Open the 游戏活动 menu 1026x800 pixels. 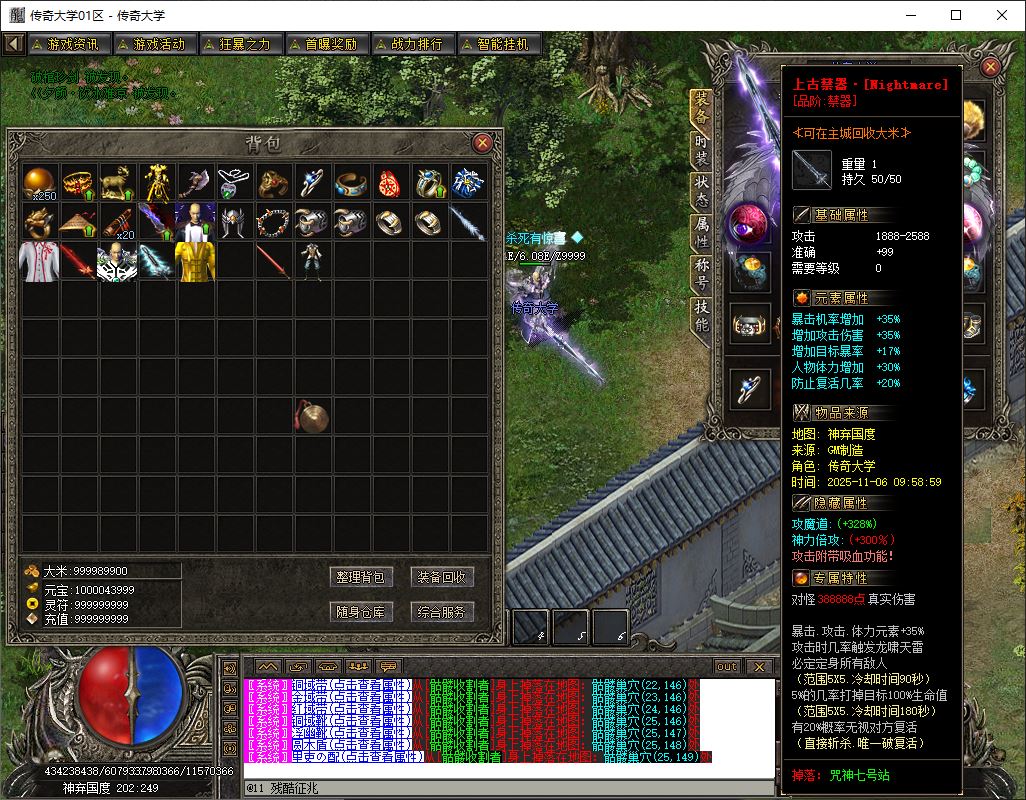[x=153, y=44]
